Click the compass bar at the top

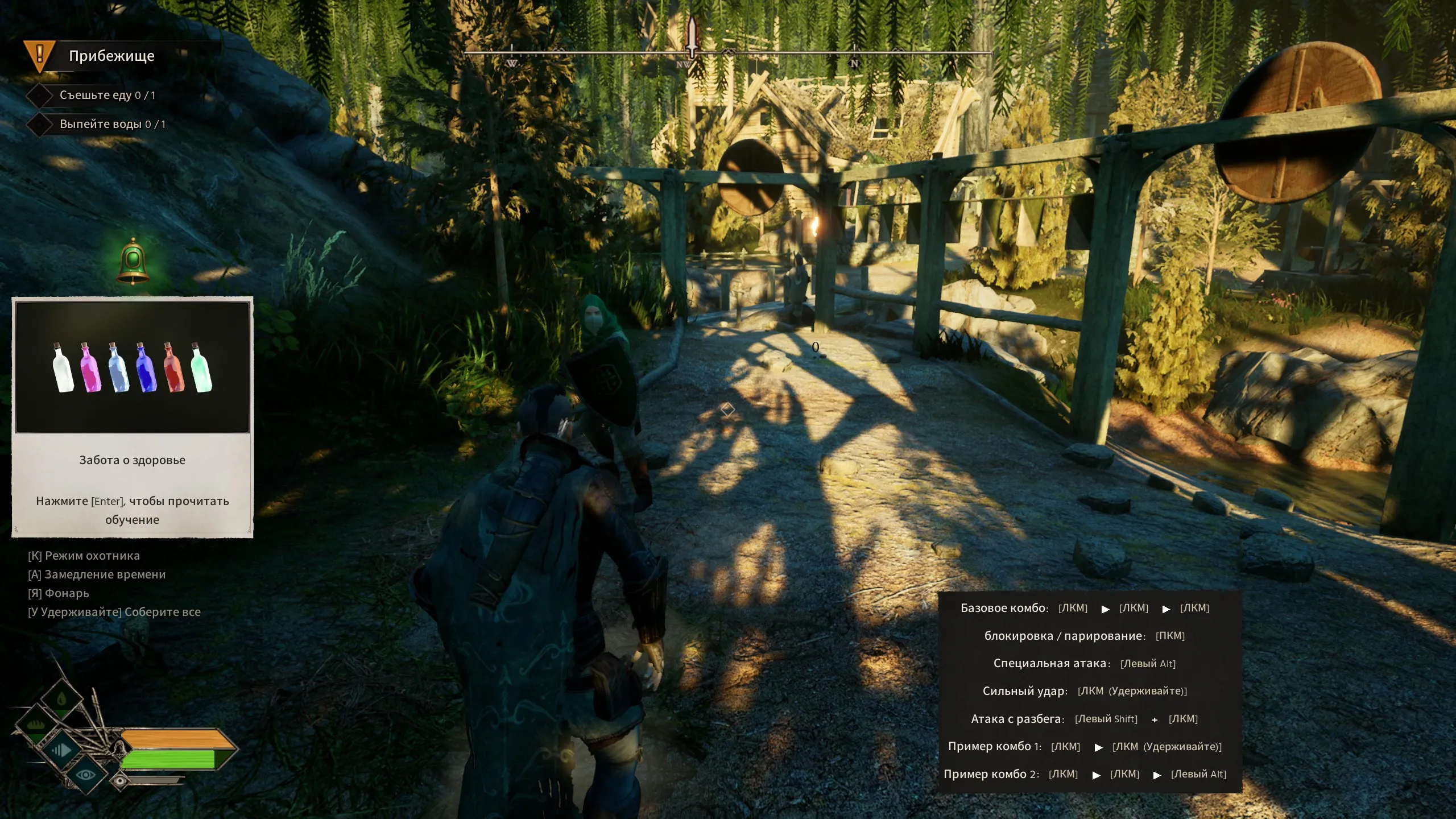tap(728, 53)
